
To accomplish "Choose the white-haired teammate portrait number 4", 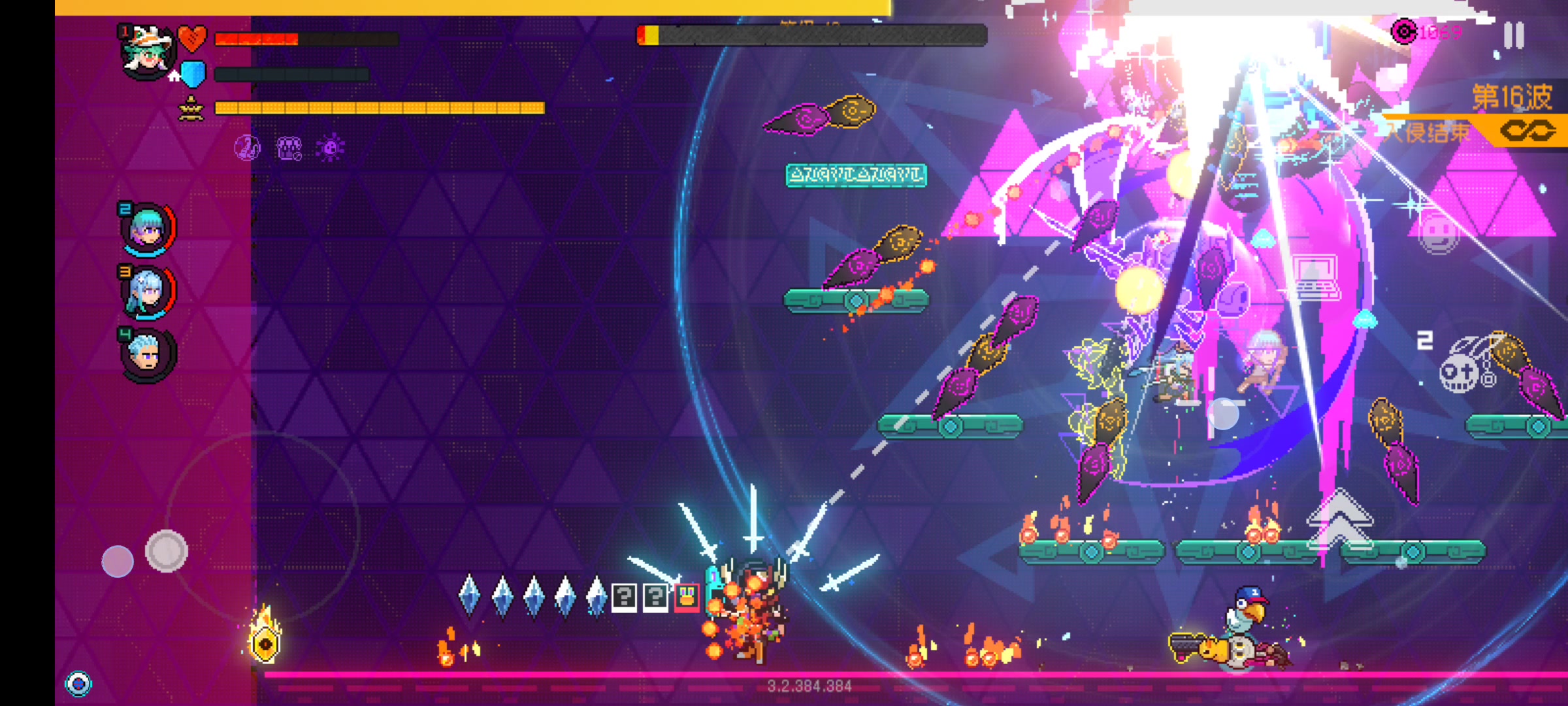I will pos(148,354).
